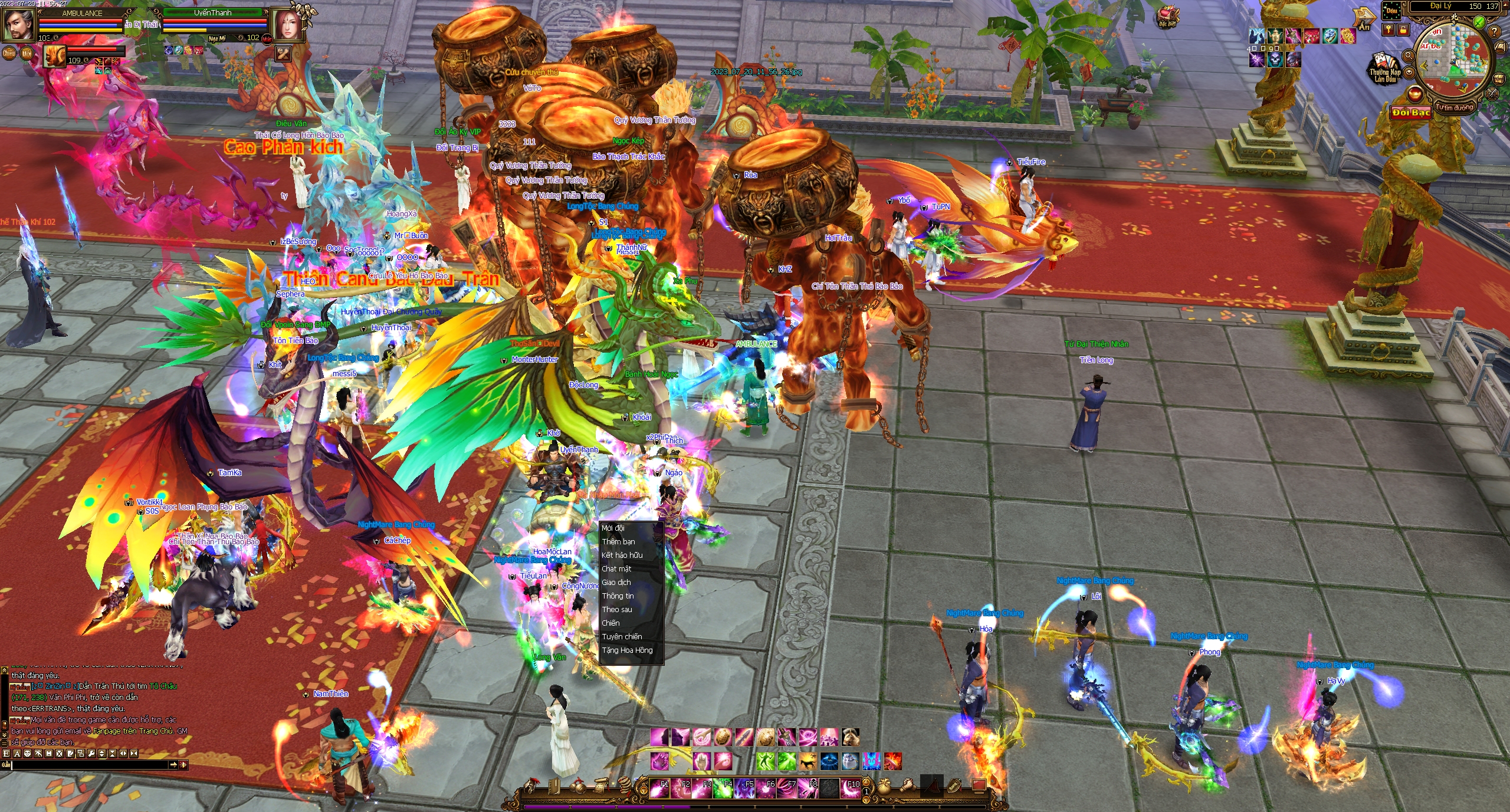Open the minimap question mark help
The width and height of the screenshot is (1510, 812).
(1493, 31)
